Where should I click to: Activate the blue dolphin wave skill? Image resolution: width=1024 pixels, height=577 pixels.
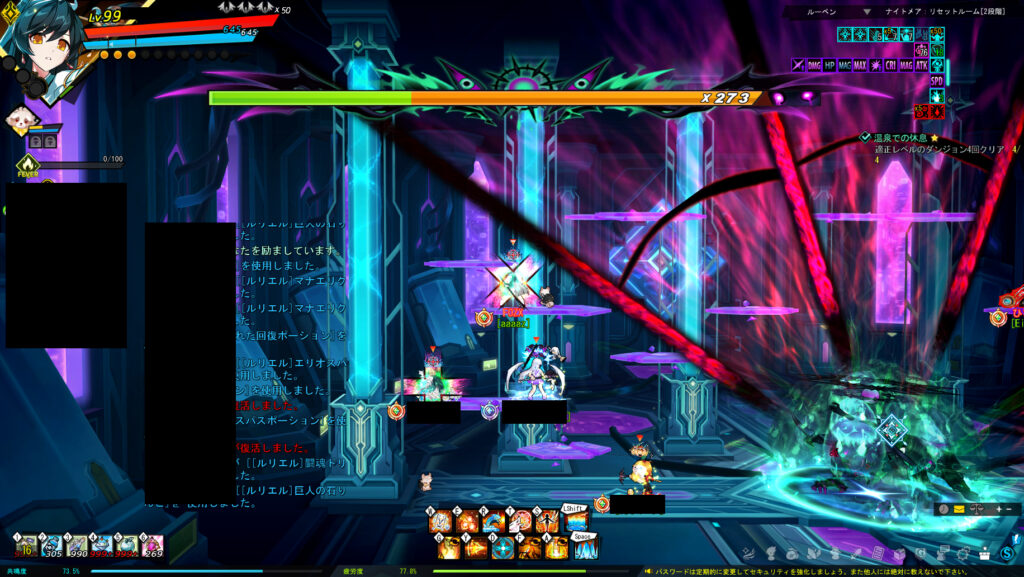(x=492, y=521)
